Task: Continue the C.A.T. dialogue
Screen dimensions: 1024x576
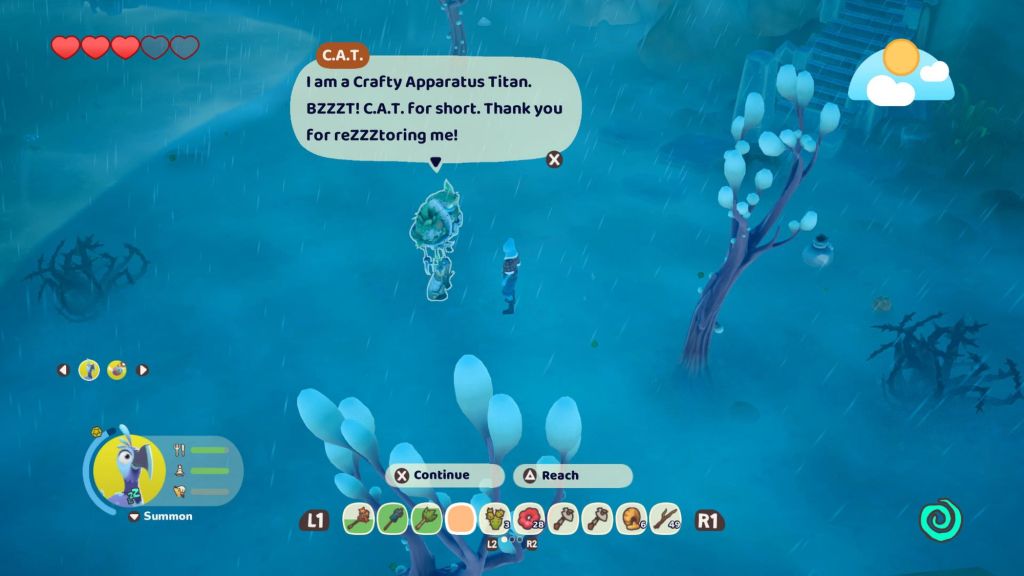Action: pyautogui.click(x=443, y=476)
